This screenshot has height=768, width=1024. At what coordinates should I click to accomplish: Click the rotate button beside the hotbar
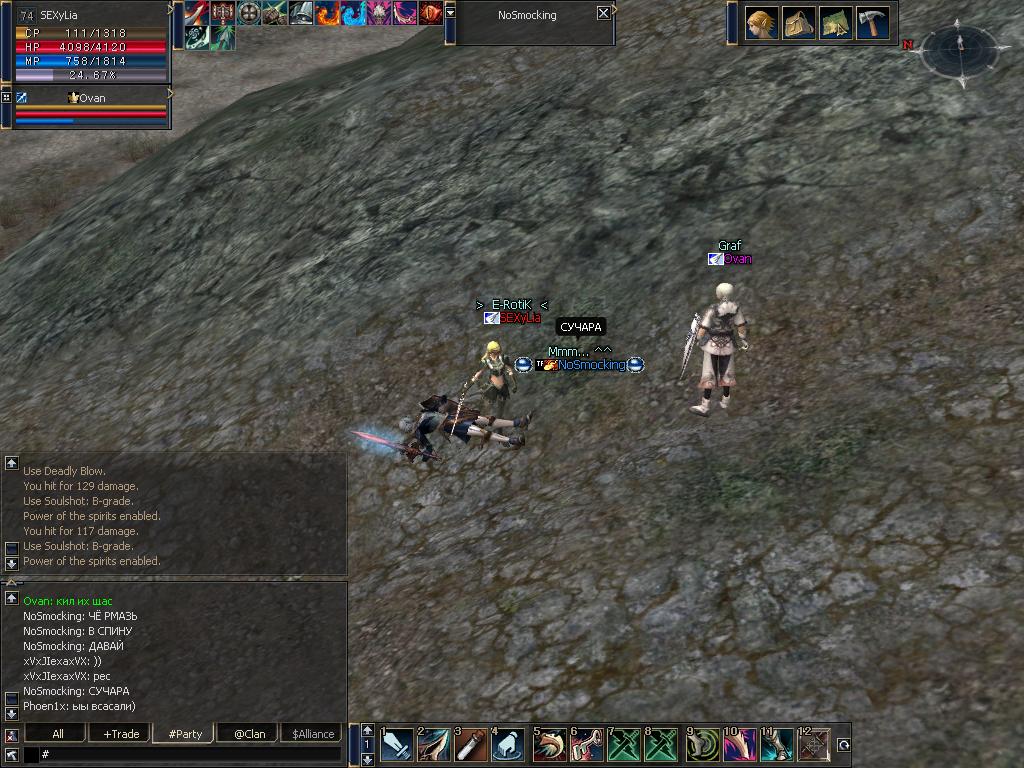pos(844,745)
